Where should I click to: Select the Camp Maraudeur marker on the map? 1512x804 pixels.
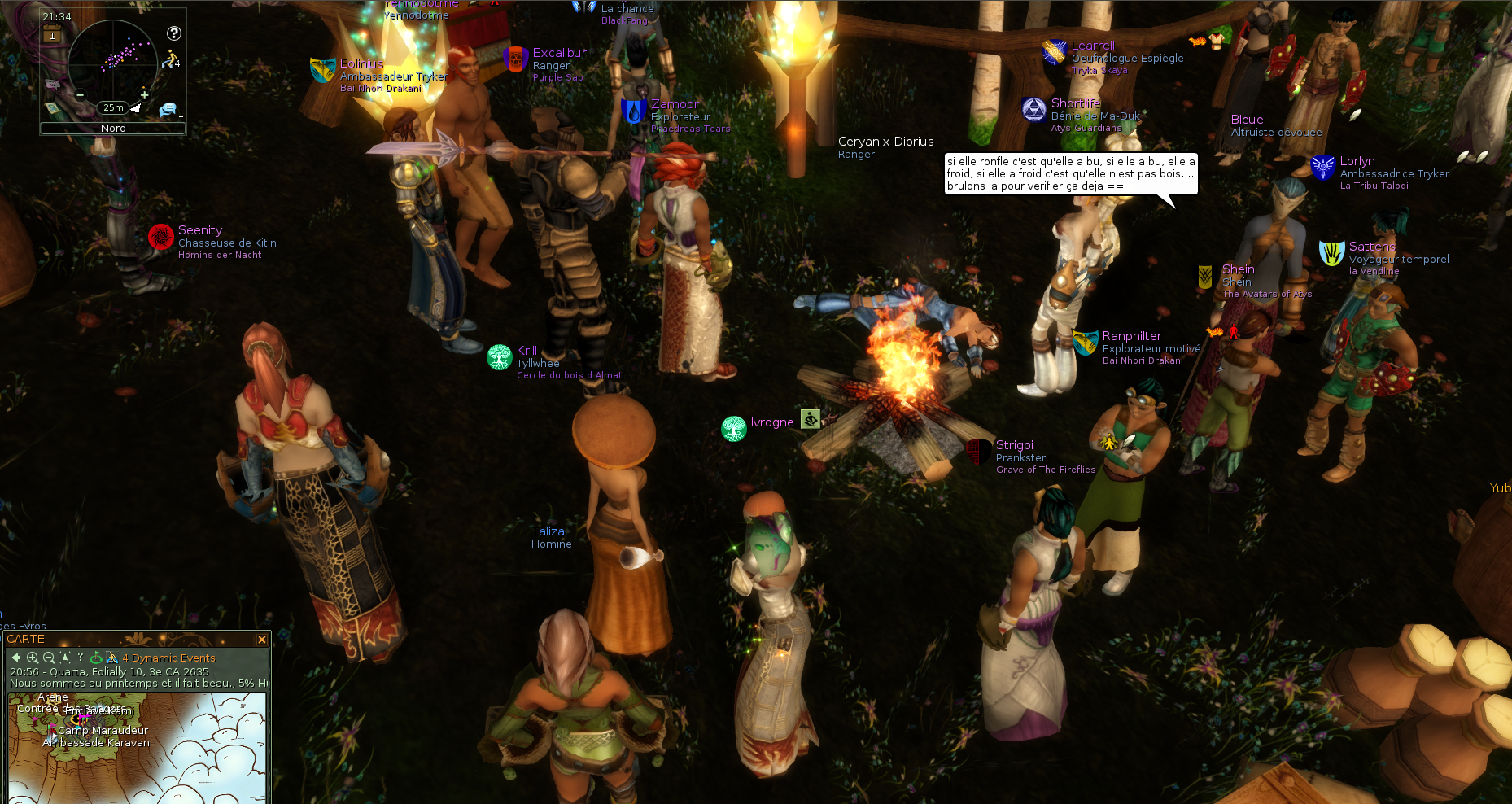pyautogui.click(x=103, y=730)
